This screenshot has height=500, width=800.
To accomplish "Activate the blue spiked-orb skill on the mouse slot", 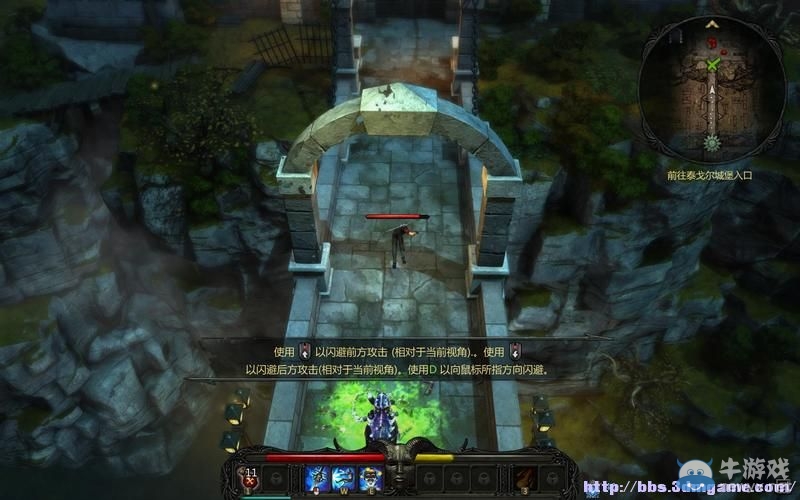I will click(318, 477).
